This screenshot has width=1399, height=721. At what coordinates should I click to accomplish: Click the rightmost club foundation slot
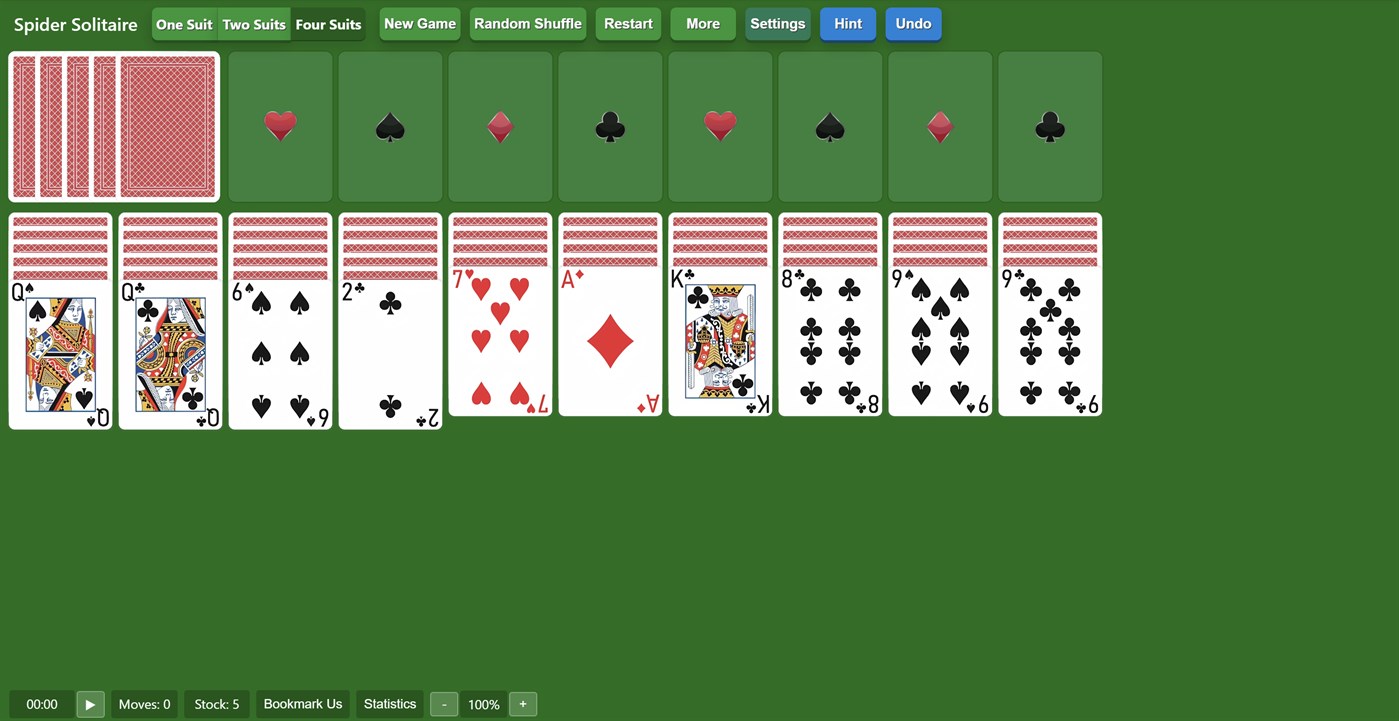pos(1049,126)
